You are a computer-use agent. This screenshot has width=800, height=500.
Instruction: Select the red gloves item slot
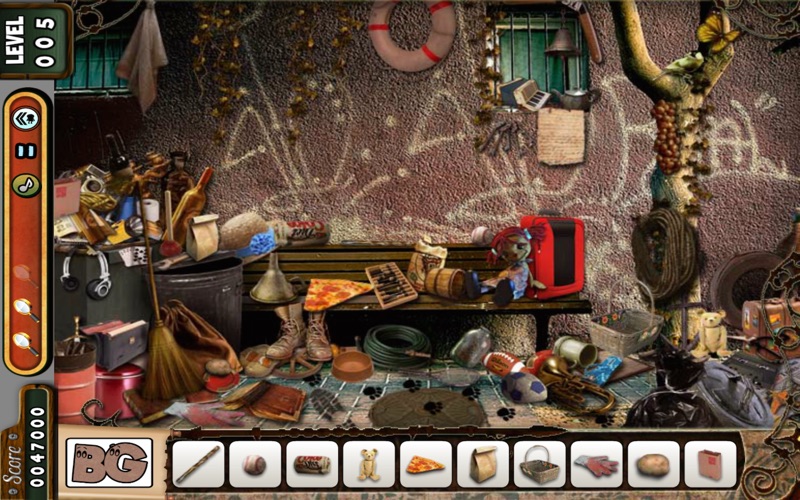(597, 464)
